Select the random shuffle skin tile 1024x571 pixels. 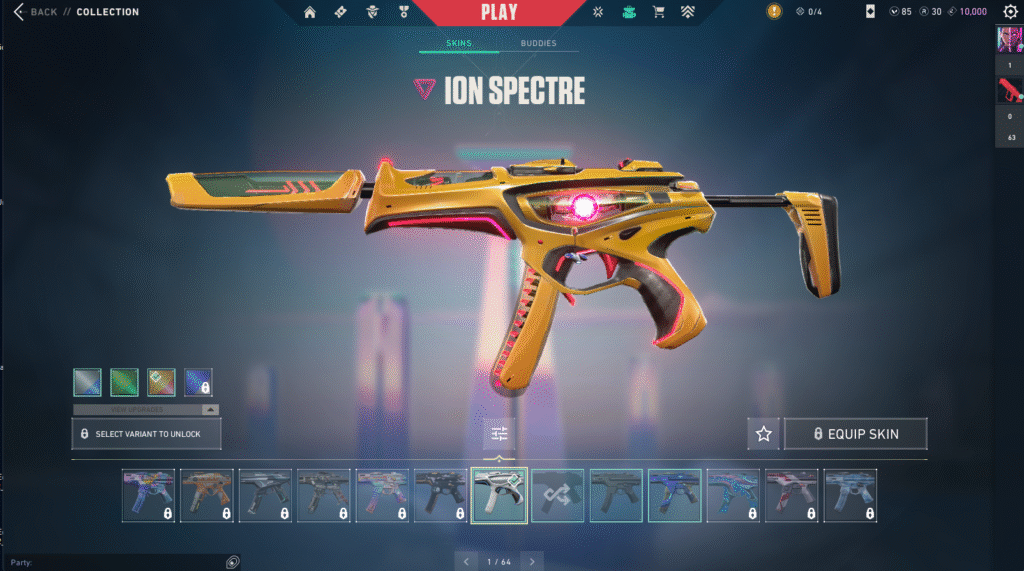[x=557, y=495]
